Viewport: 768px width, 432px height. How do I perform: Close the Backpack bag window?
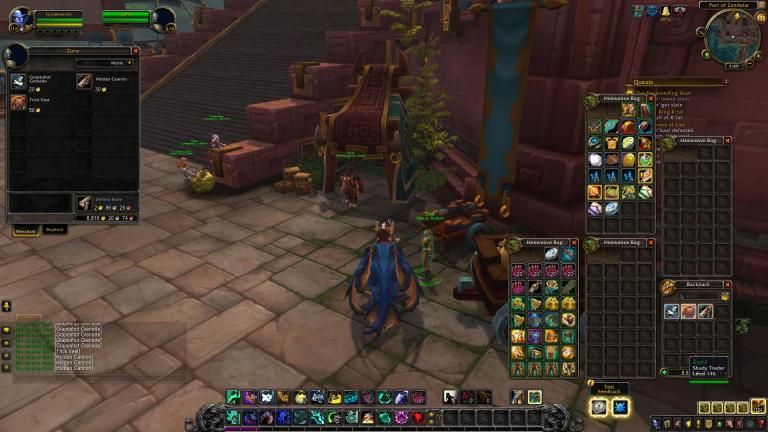point(726,284)
